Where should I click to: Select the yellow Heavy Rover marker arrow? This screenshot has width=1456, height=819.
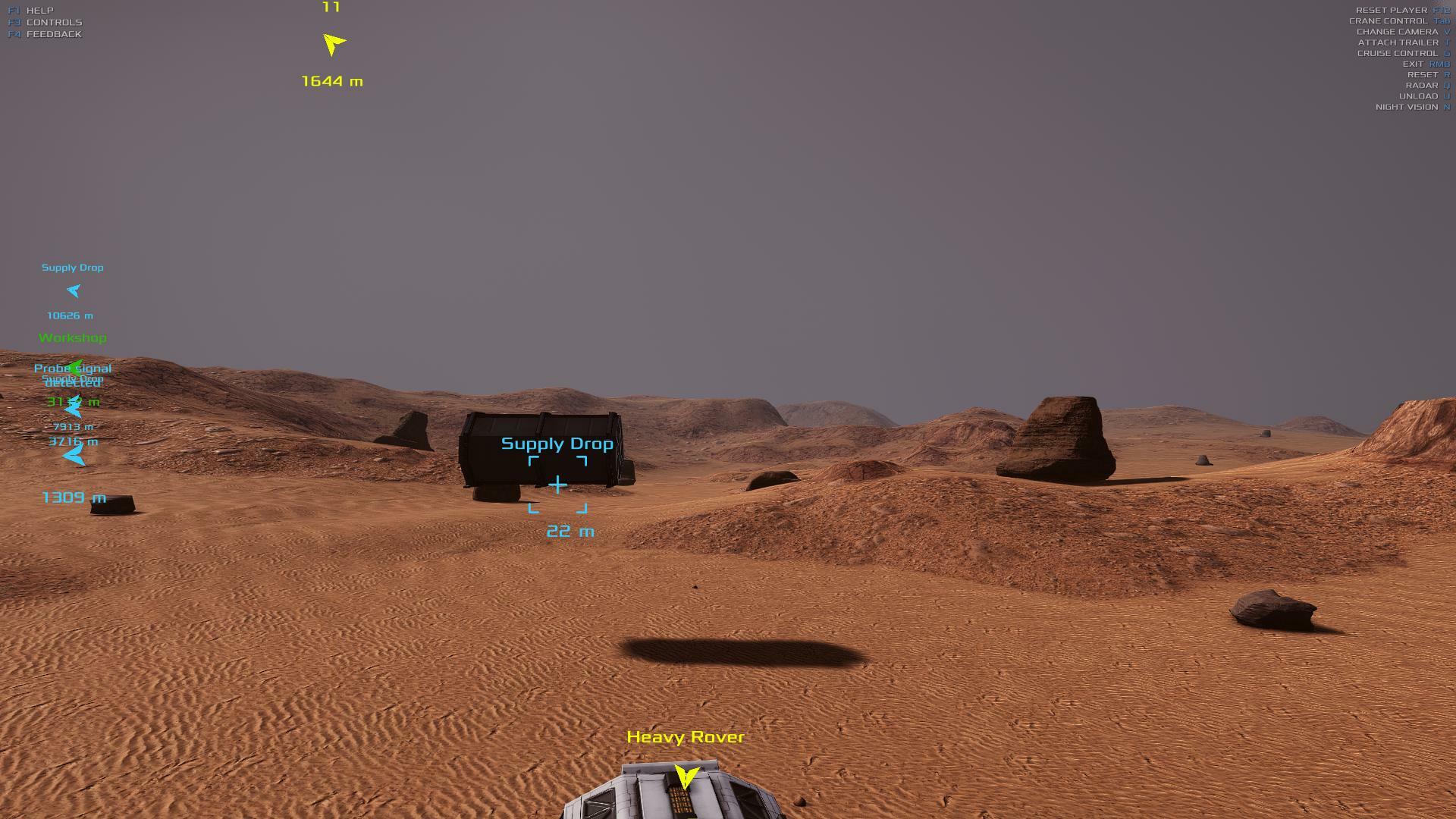tap(686, 777)
